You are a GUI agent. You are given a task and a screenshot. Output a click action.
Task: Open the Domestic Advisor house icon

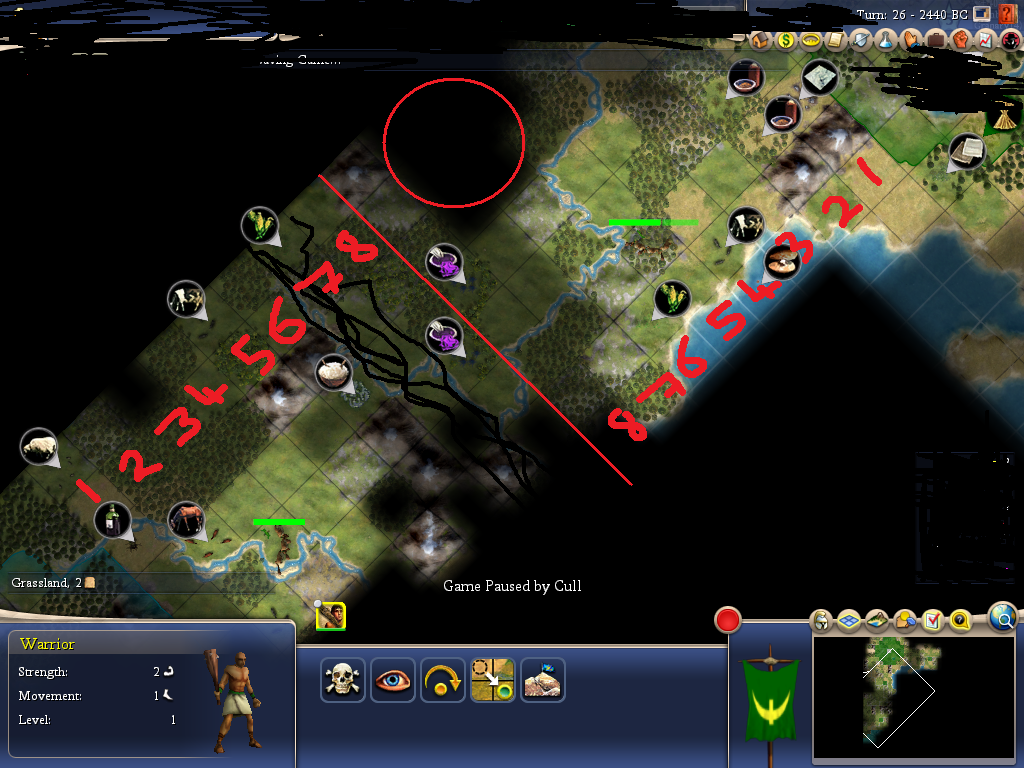(760, 41)
